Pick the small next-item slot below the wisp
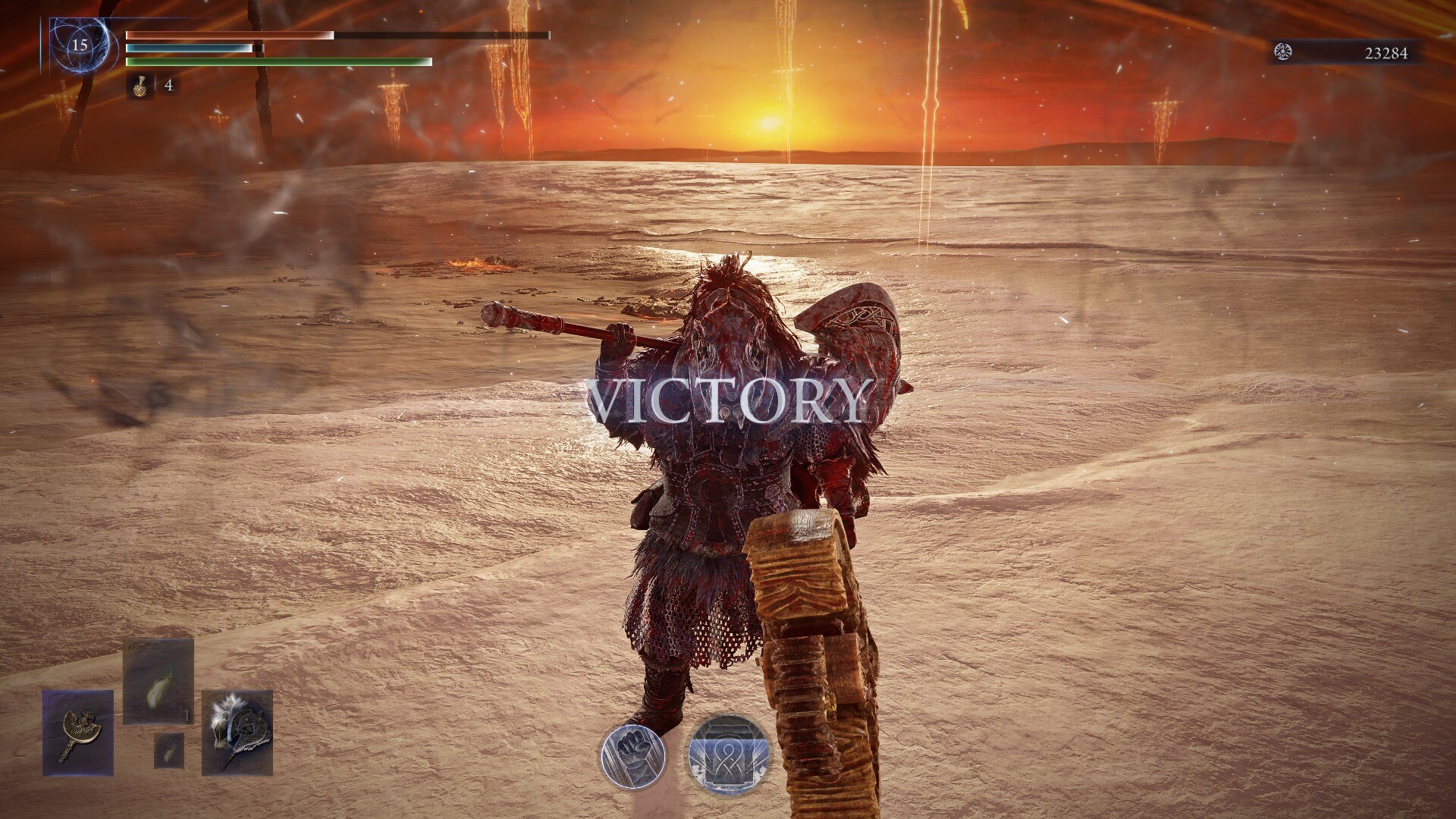 click(169, 751)
